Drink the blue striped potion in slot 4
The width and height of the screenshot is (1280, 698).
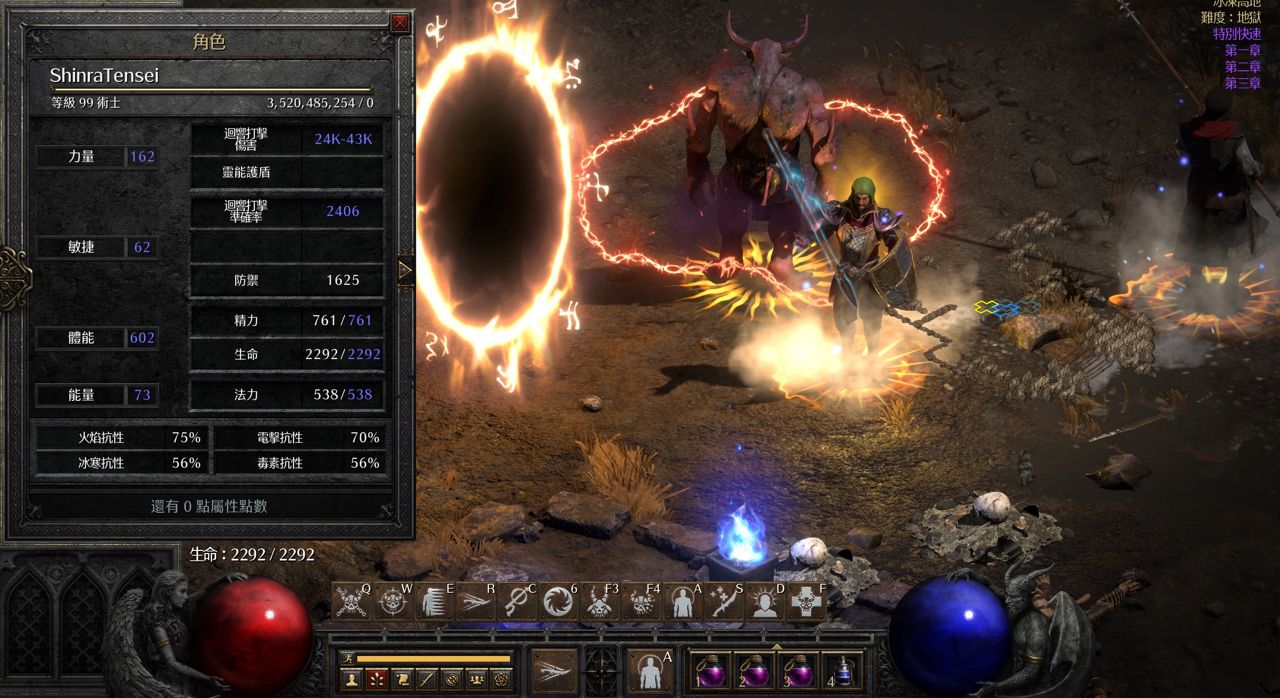(x=842, y=671)
